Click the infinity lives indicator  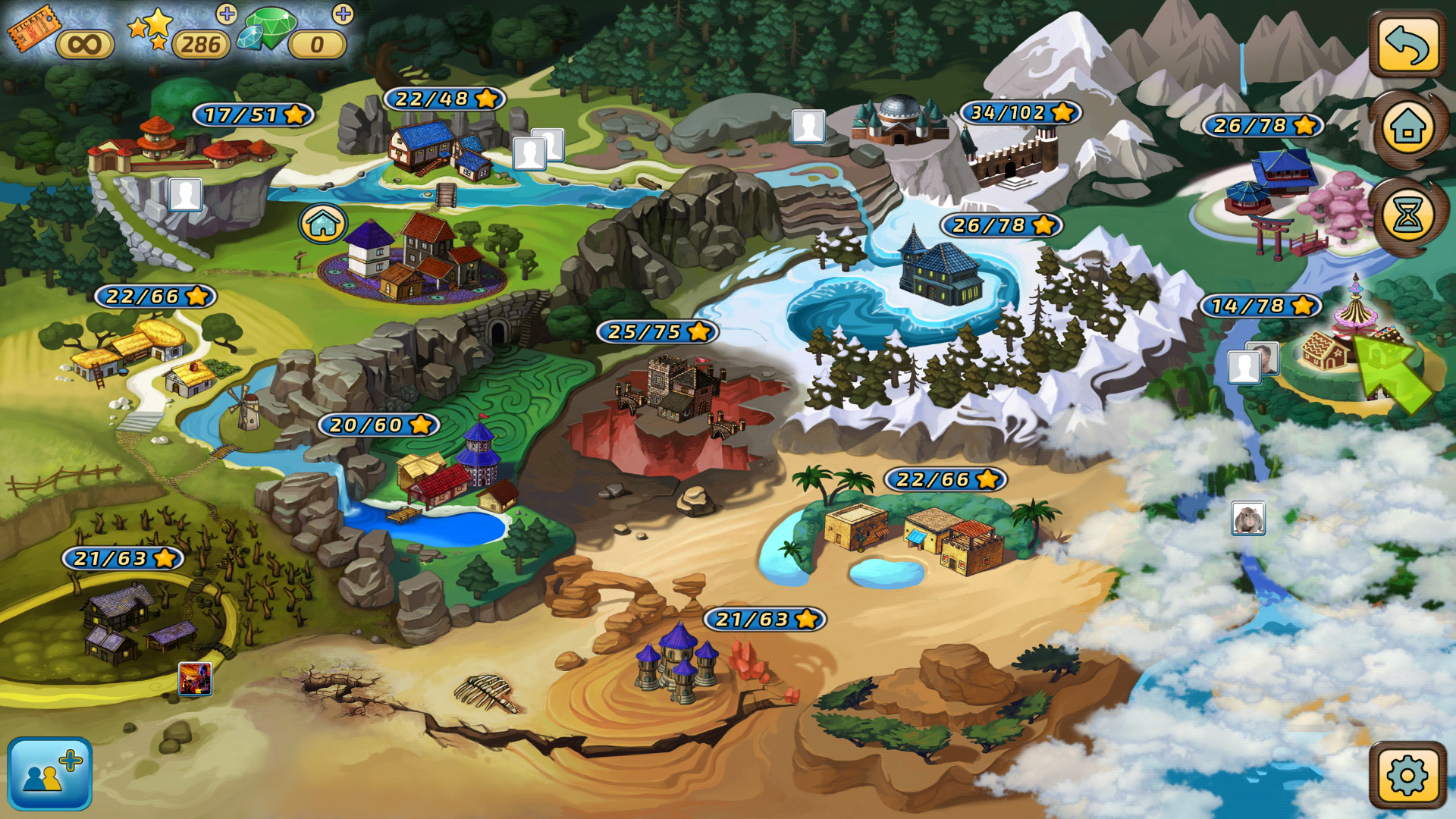(86, 44)
